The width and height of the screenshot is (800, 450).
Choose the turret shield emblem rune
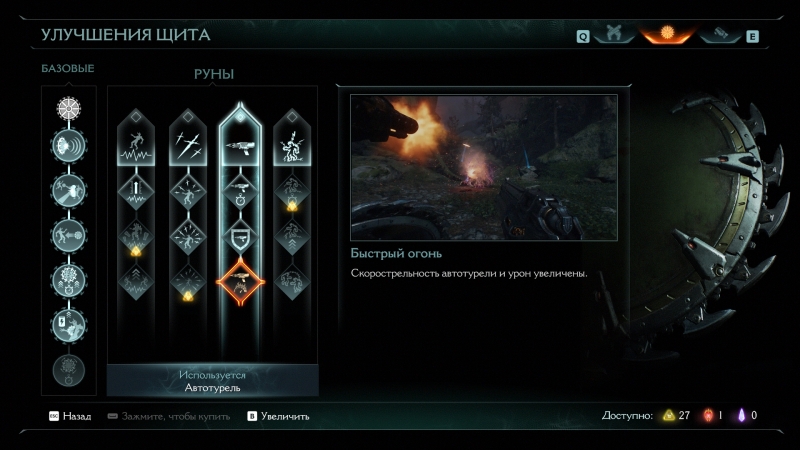click(x=240, y=236)
